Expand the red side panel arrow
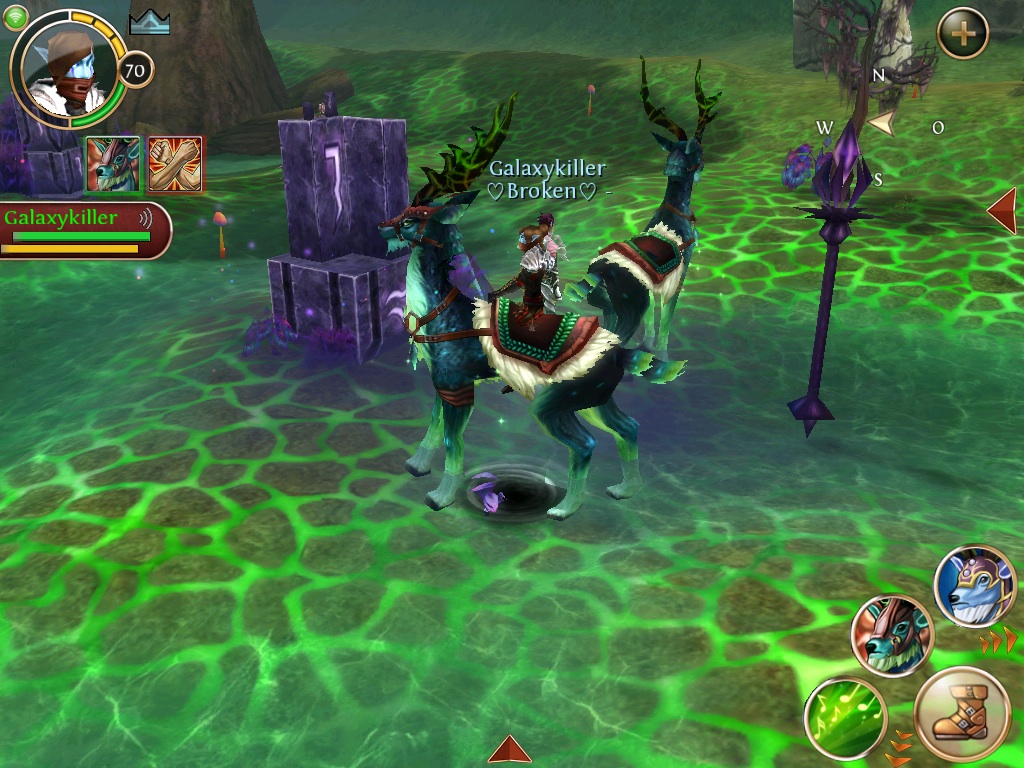 click(x=1002, y=211)
